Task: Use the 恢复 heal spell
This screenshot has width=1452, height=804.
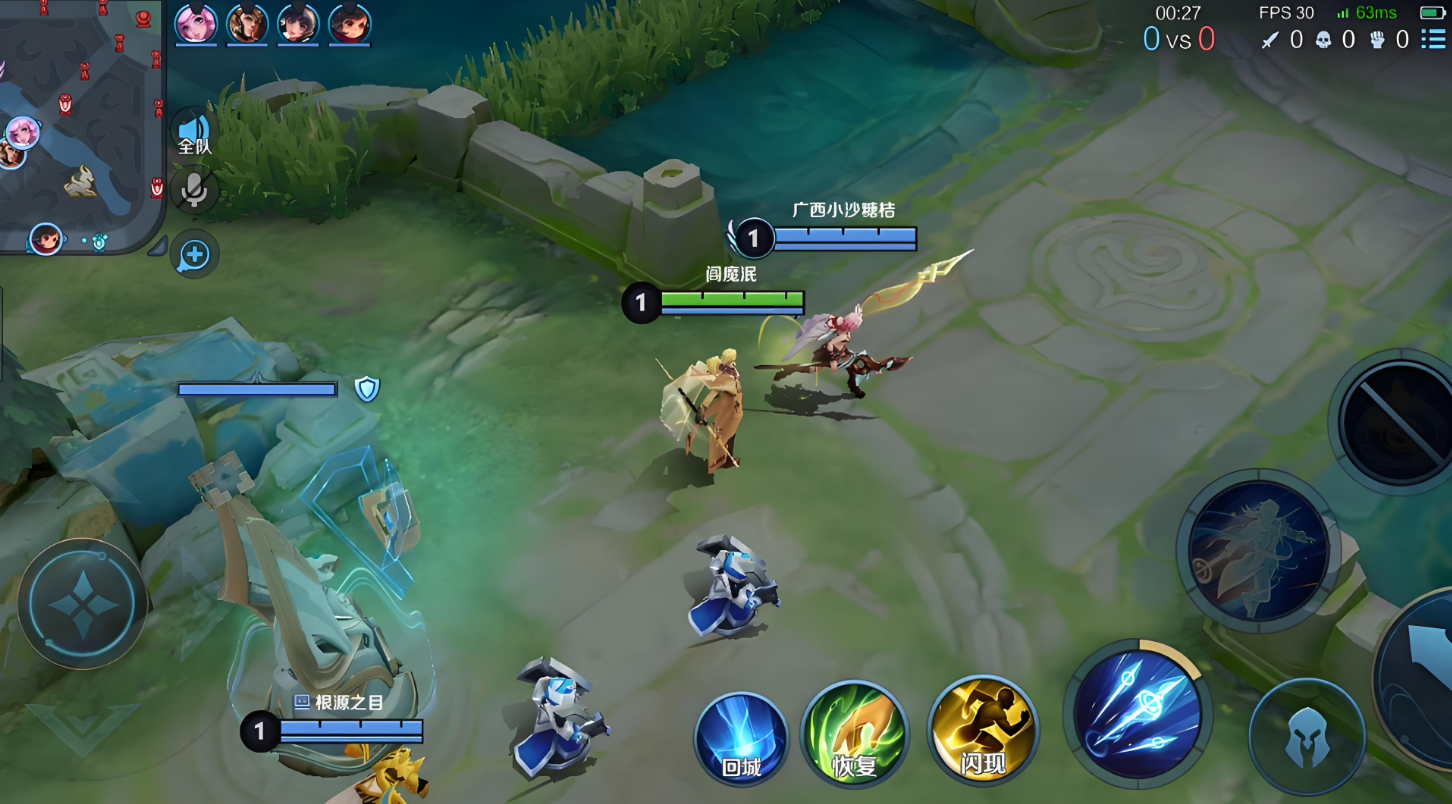Action: pos(855,735)
